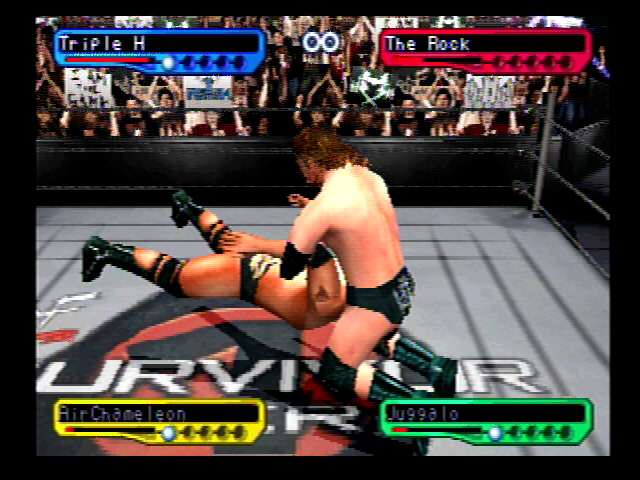Choose the AirChameleon yellow player panel
The width and height of the screenshot is (640, 480).
pos(160,420)
